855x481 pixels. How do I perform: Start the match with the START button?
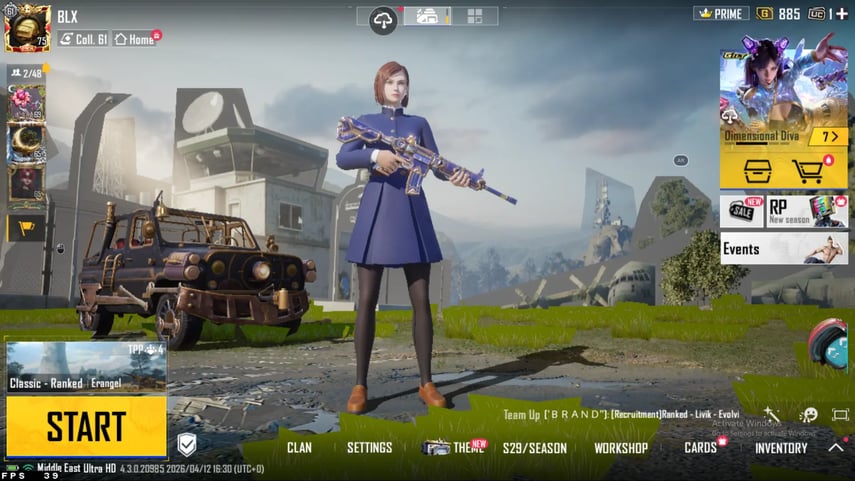click(86, 426)
